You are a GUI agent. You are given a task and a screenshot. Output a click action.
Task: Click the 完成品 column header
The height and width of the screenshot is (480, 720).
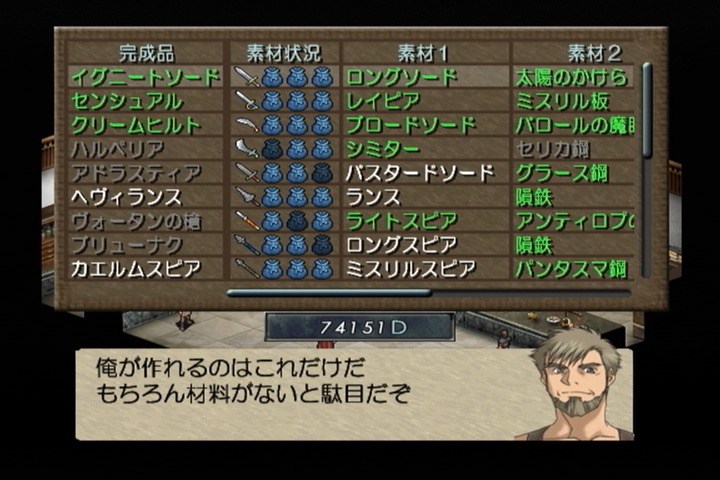coord(146,52)
